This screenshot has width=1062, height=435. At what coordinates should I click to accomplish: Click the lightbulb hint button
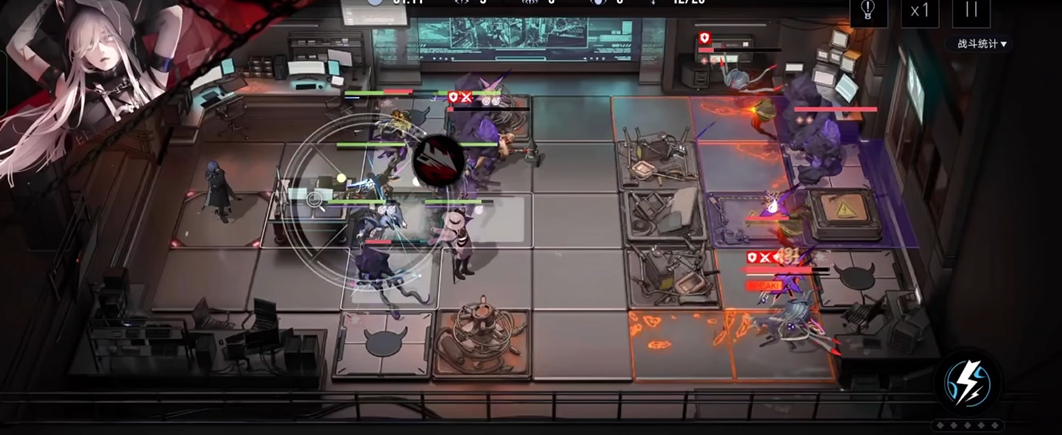point(868,11)
